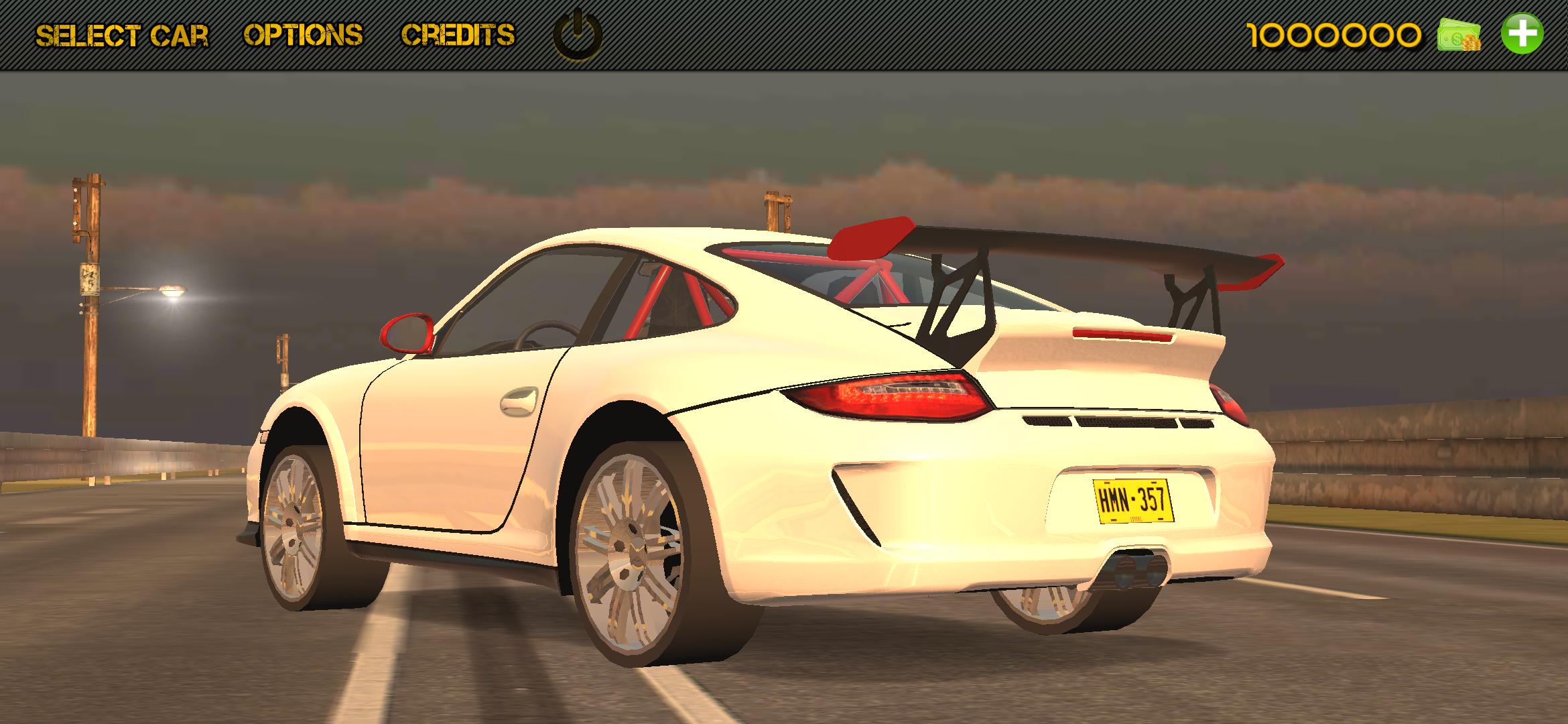Click the cash stack shop icon

pyautogui.click(x=1459, y=35)
